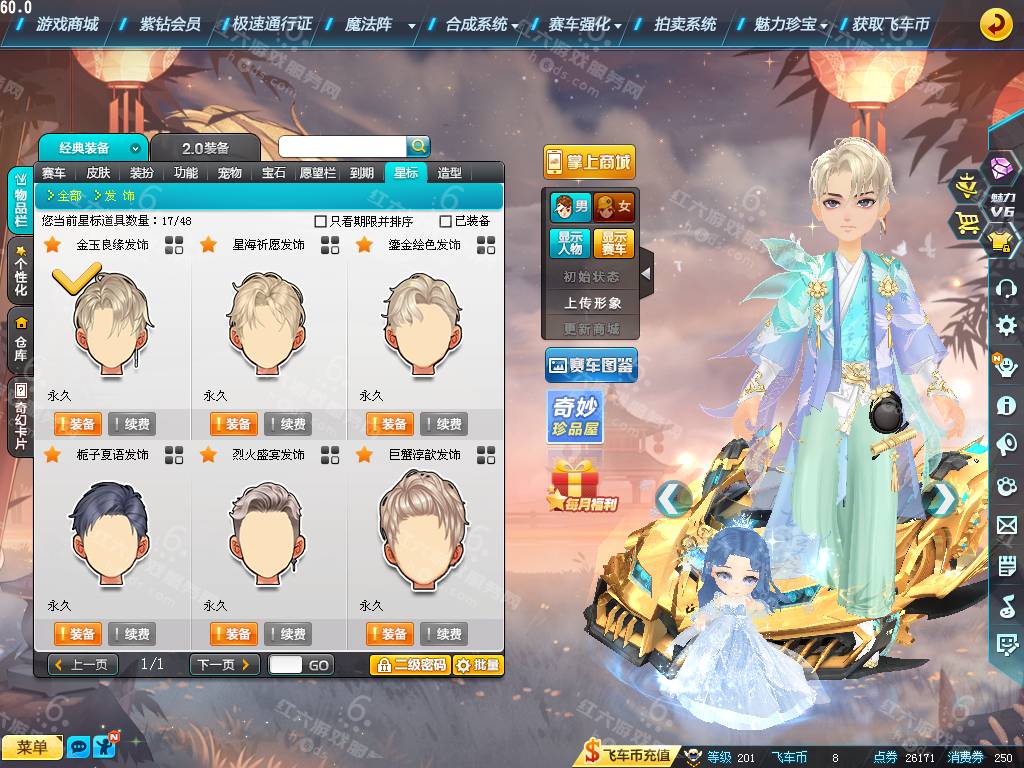Open the 拍卖系统 auction system
The width and height of the screenshot is (1024, 768).
[x=685, y=24]
